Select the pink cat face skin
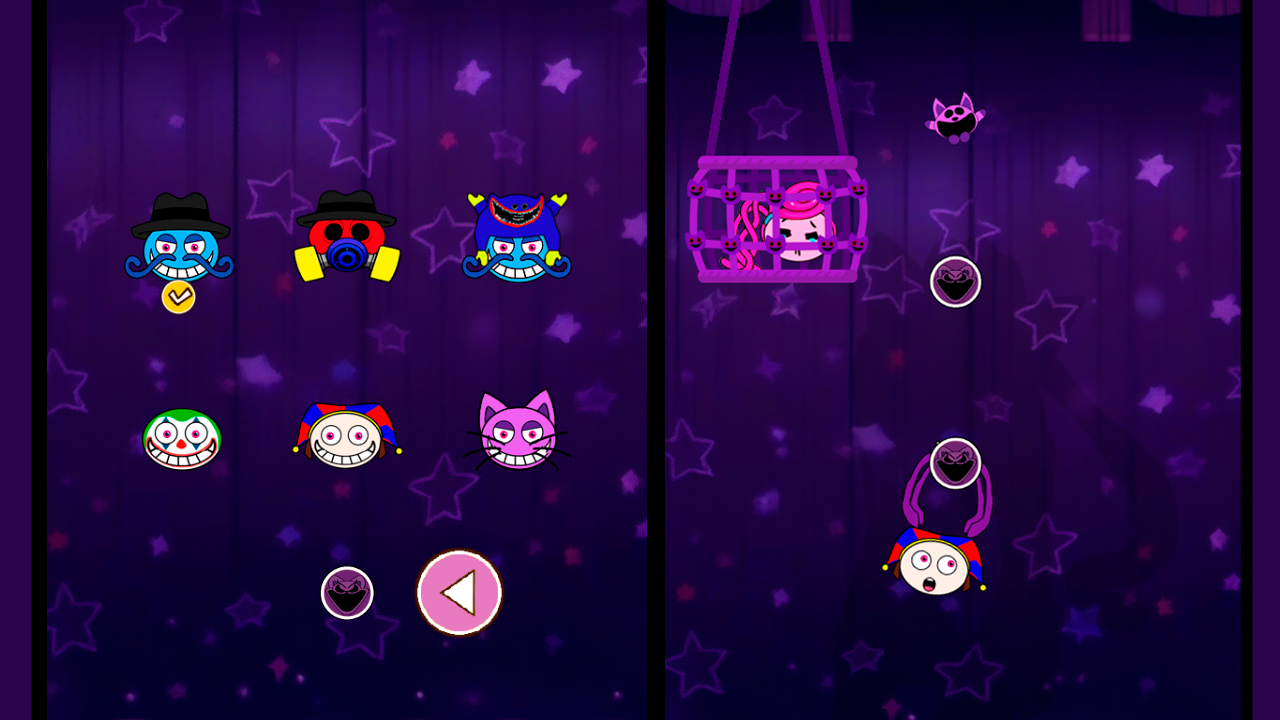The image size is (1280, 720). (x=515, y=437)
